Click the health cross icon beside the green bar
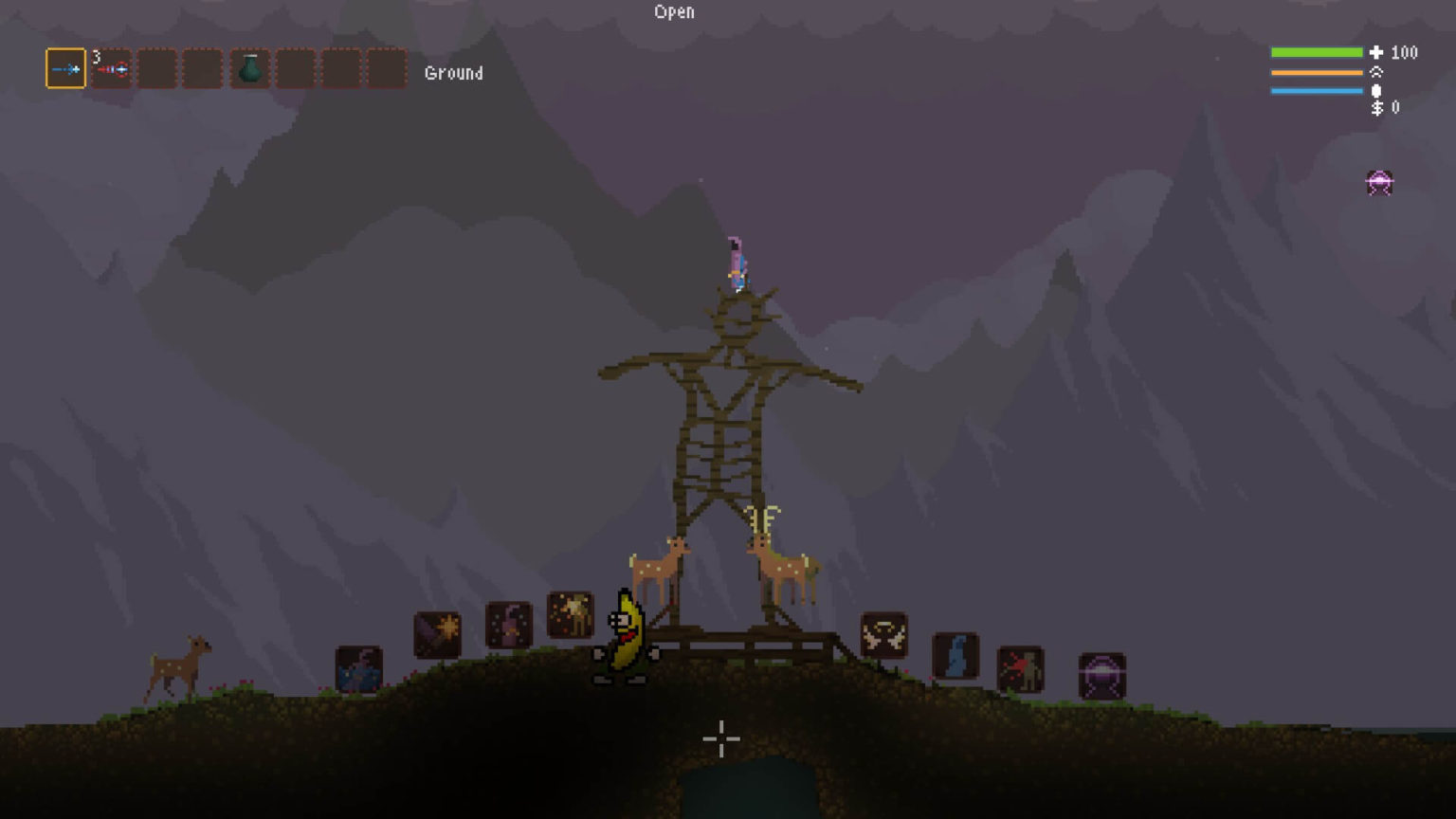The image size is (1456, 819). pos(1374,53)
